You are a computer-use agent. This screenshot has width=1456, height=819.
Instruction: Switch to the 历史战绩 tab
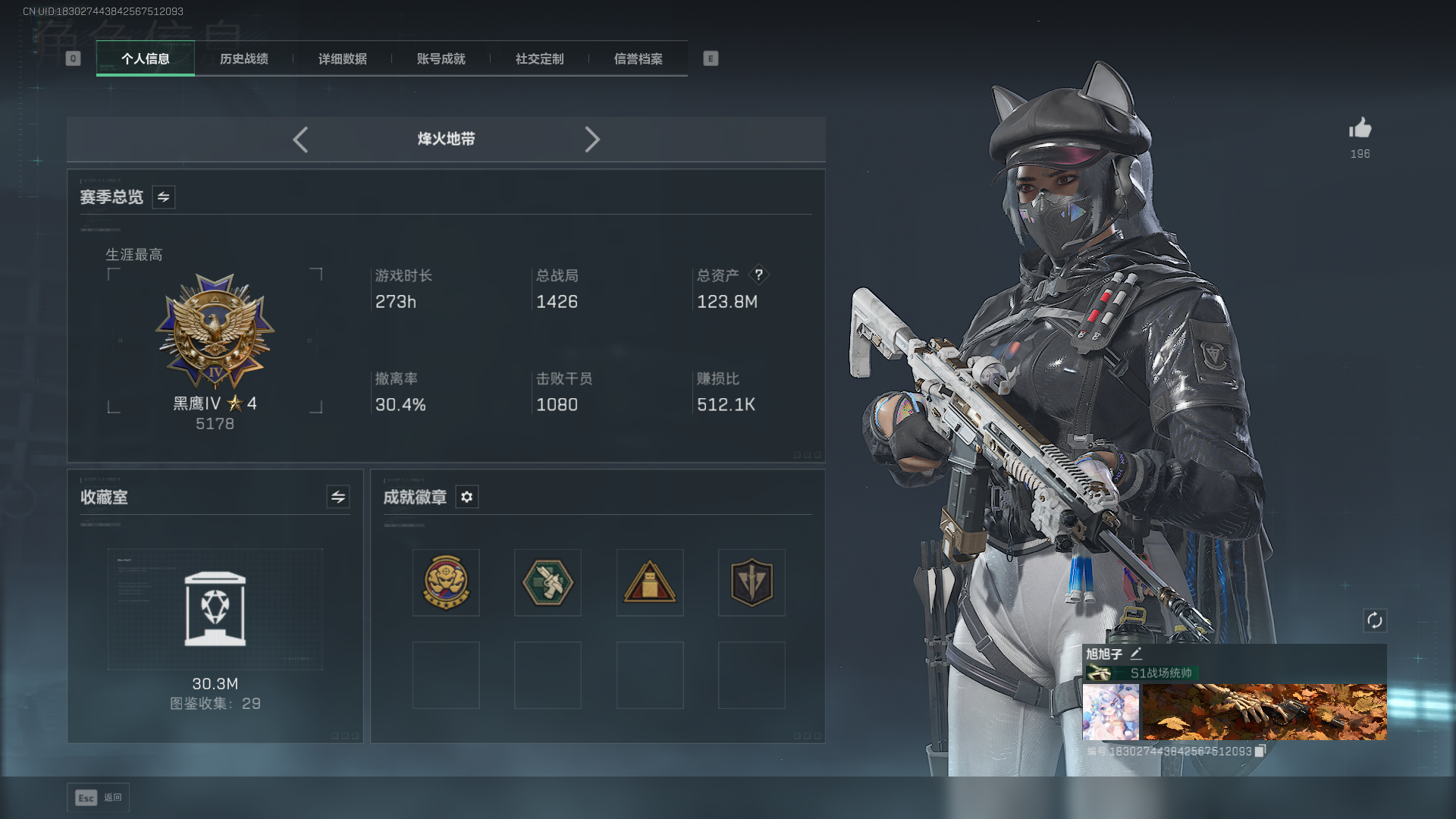[x=243, y=59]
